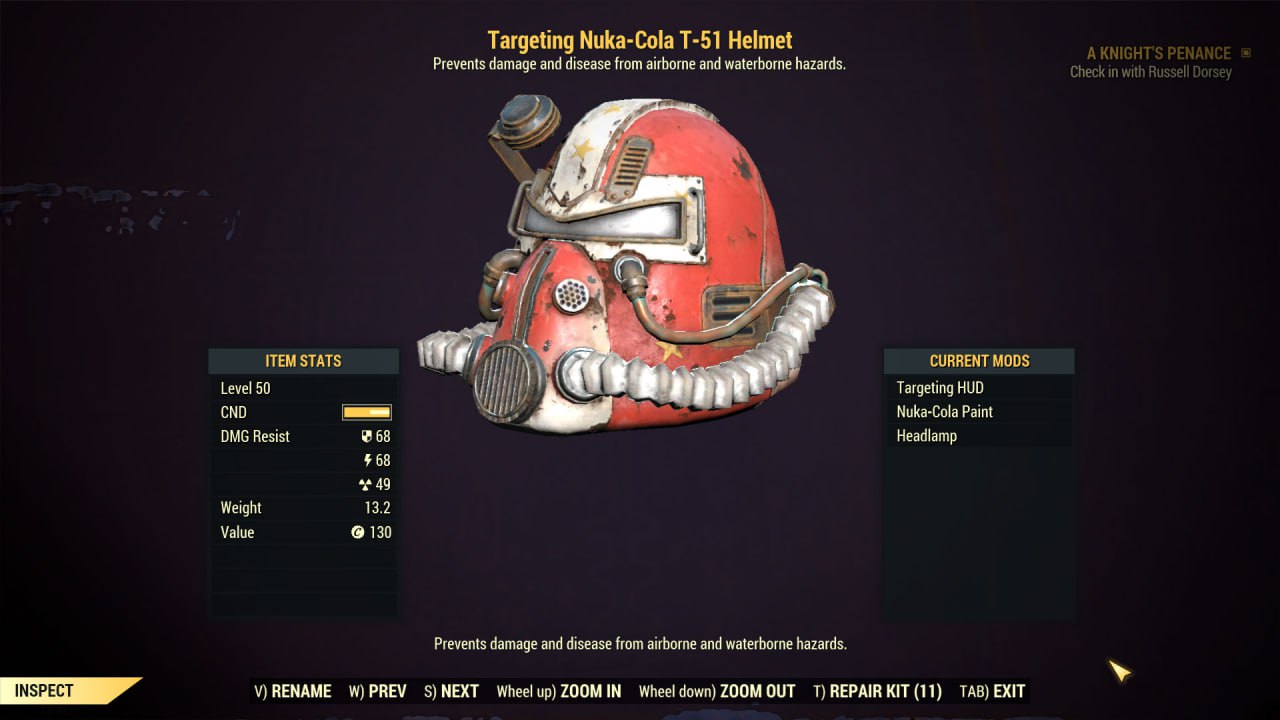Choose the Headlamp mod entry

(x=927, y=436)
